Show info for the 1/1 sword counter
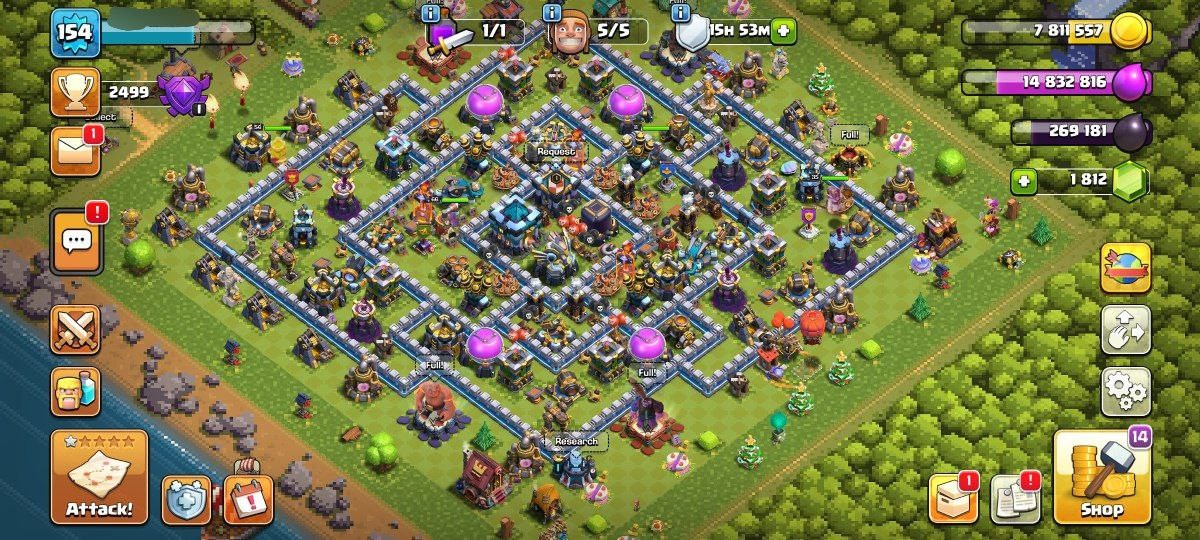1200x540 pixels. pos(431,13)
